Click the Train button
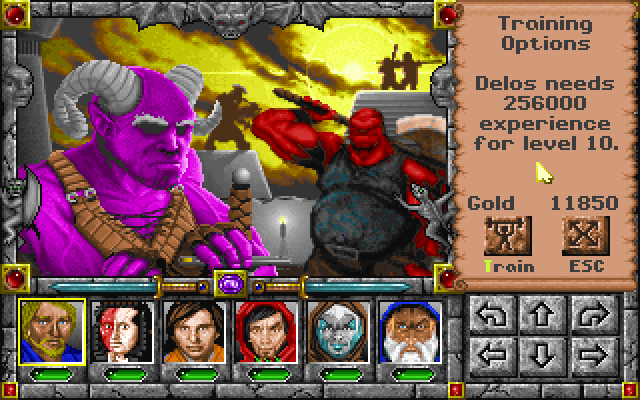Screen dimensions: 640x400 506,238
